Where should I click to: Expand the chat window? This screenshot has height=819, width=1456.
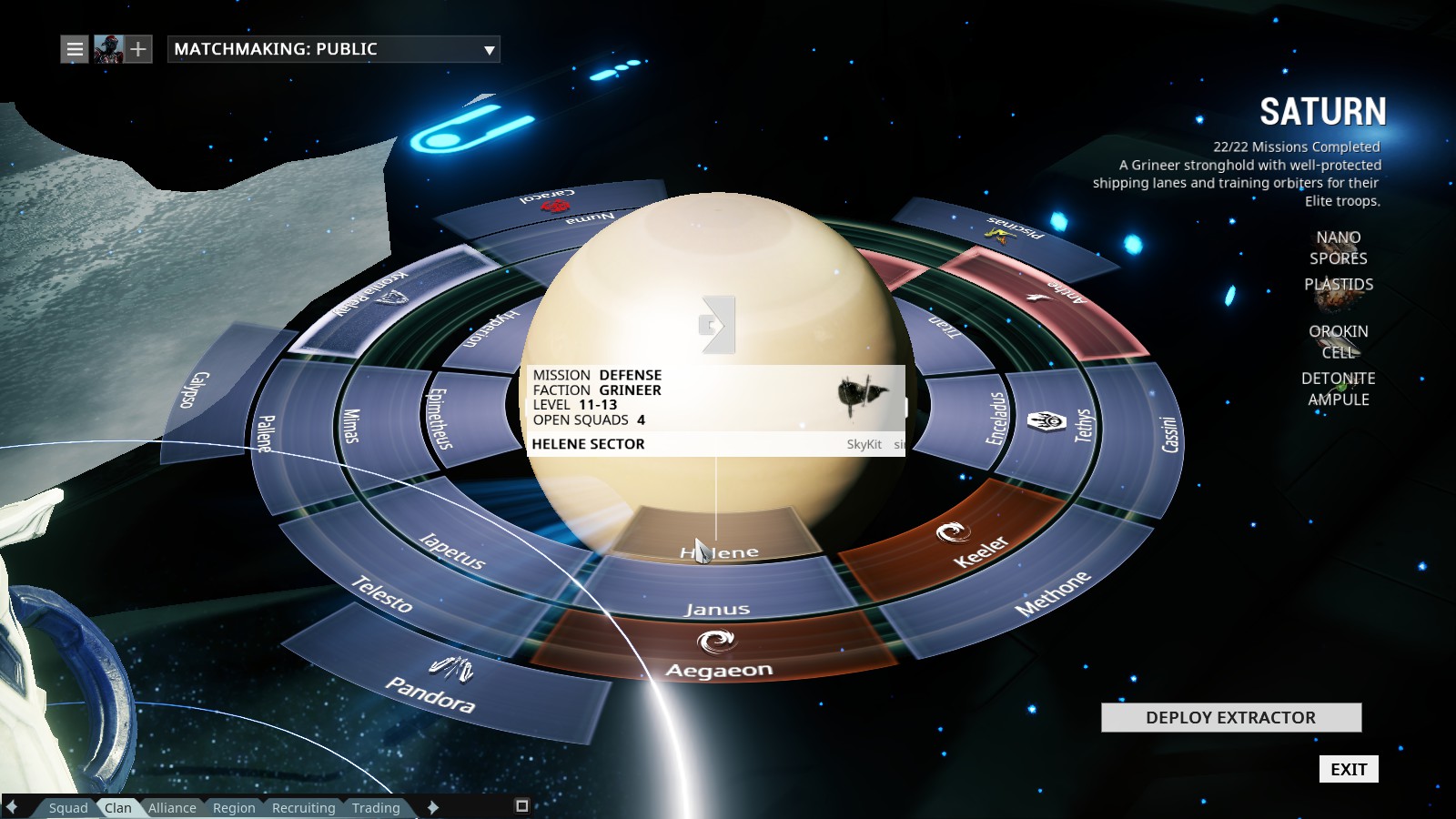[521, 805]
